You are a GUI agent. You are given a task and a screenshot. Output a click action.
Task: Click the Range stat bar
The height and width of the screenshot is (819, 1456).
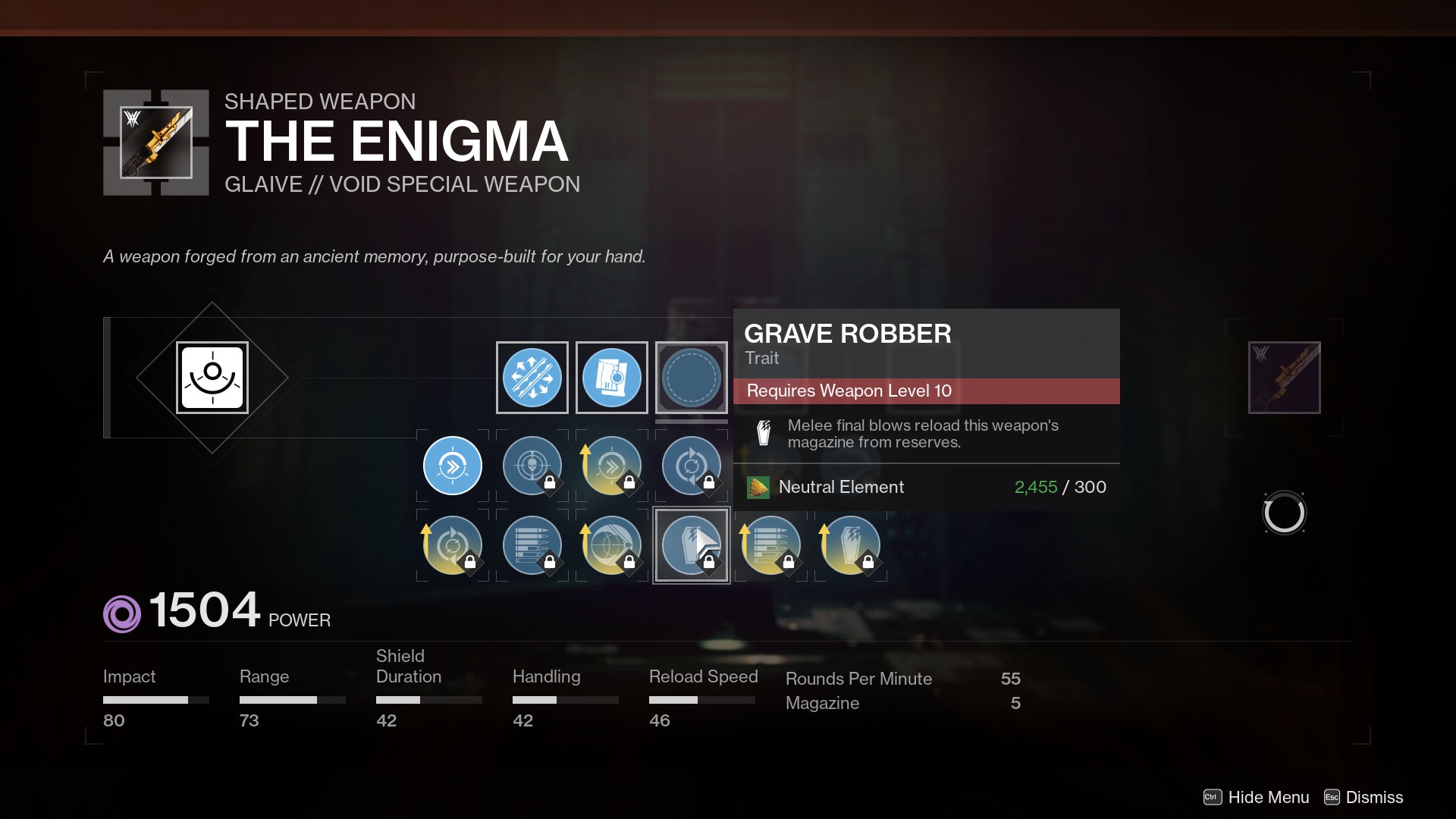(292, 699)
